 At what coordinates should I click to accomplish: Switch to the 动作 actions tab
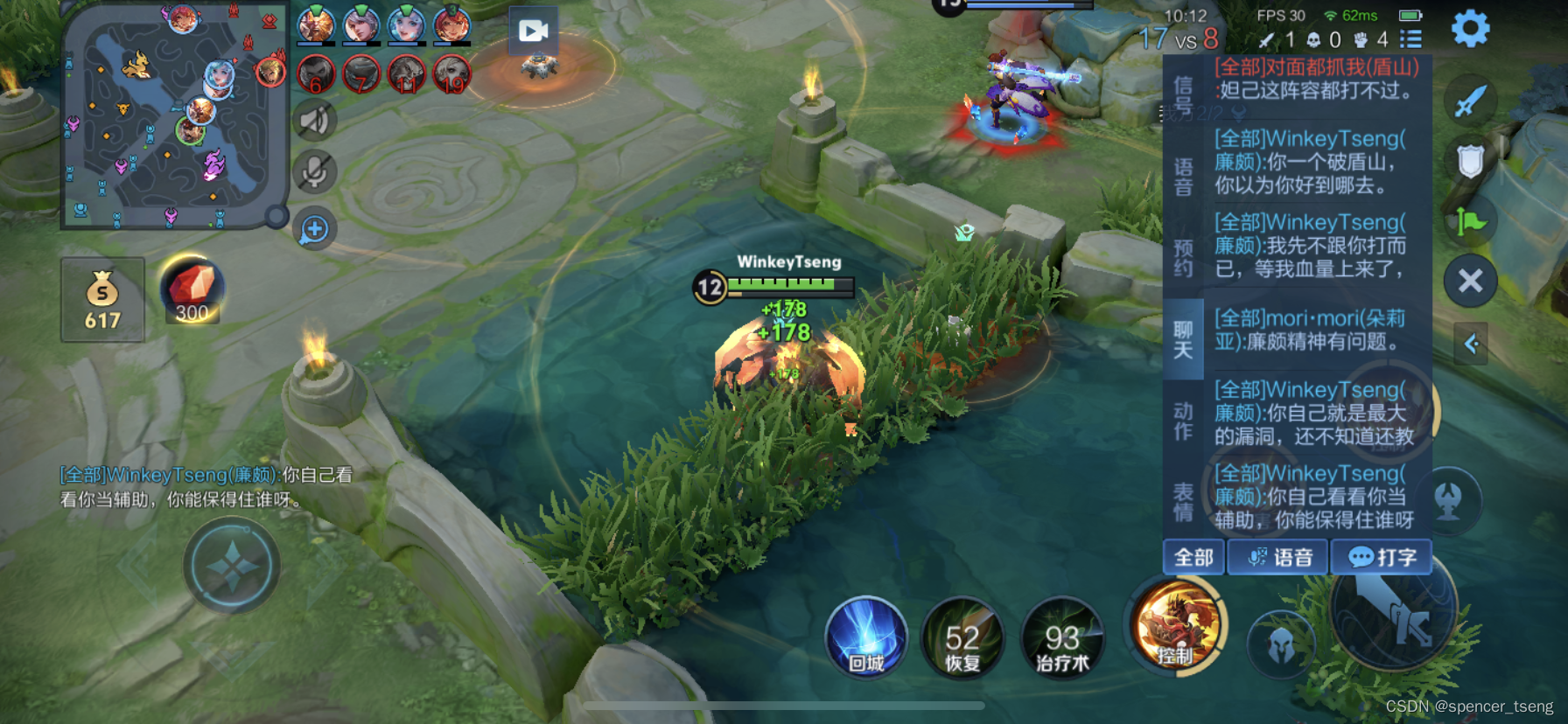(1183, 421)
